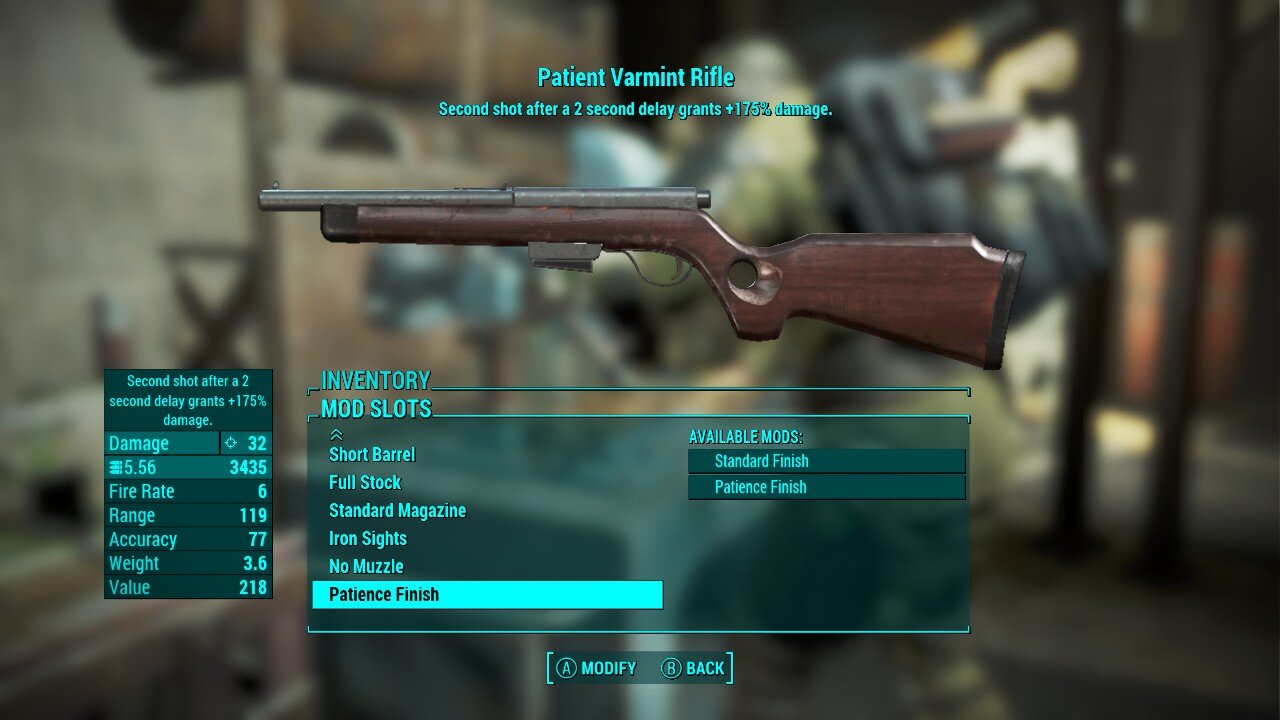Select the Short Barrel mod slot
This screenshot has width=1280, height=720.
click(x=372, y=454)
